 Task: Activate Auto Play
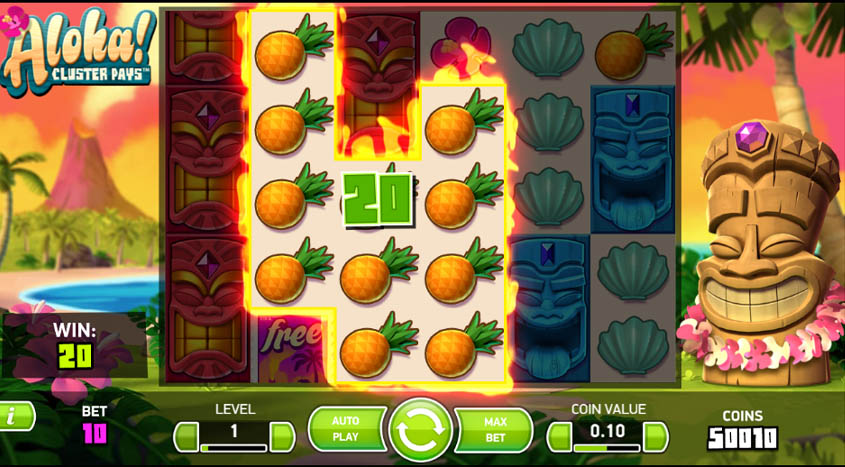[x=346, y=430]
